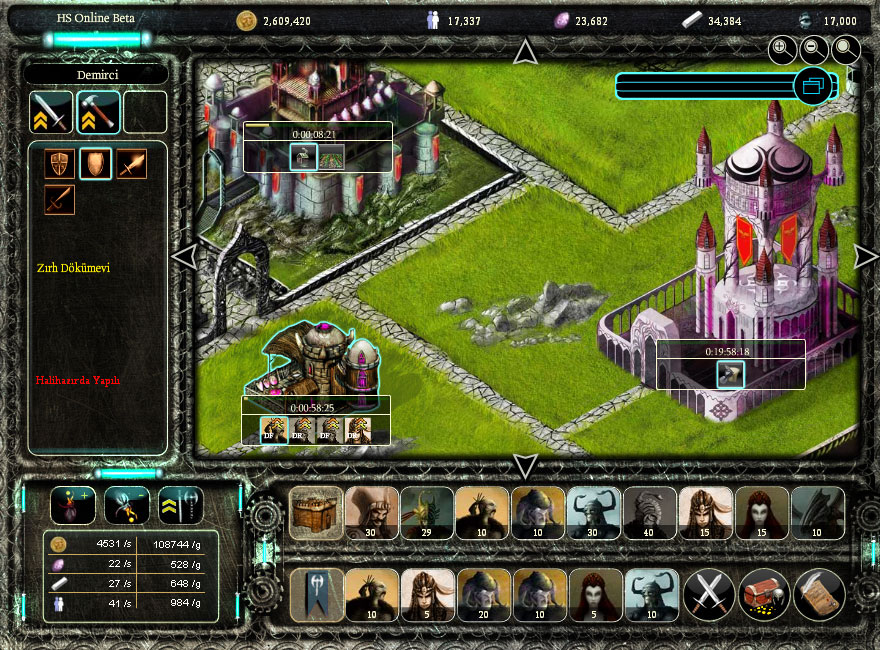Open the castle building icon in unit bar
This screenshot has width=880, height=650.
316,513
